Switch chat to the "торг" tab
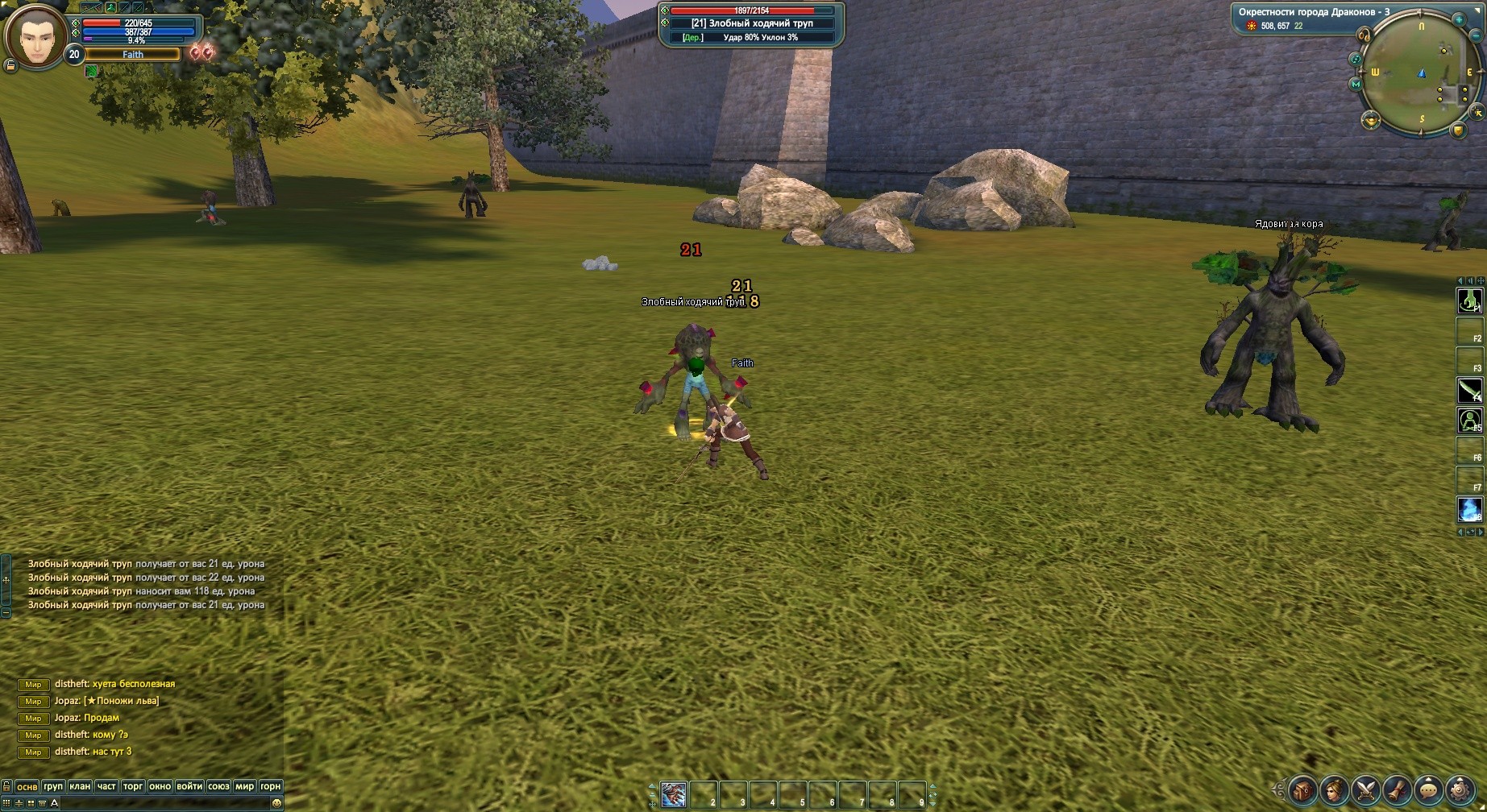The height and width of the screenshot is (812, 1487). pyautogui.click(x=133, y=786)
